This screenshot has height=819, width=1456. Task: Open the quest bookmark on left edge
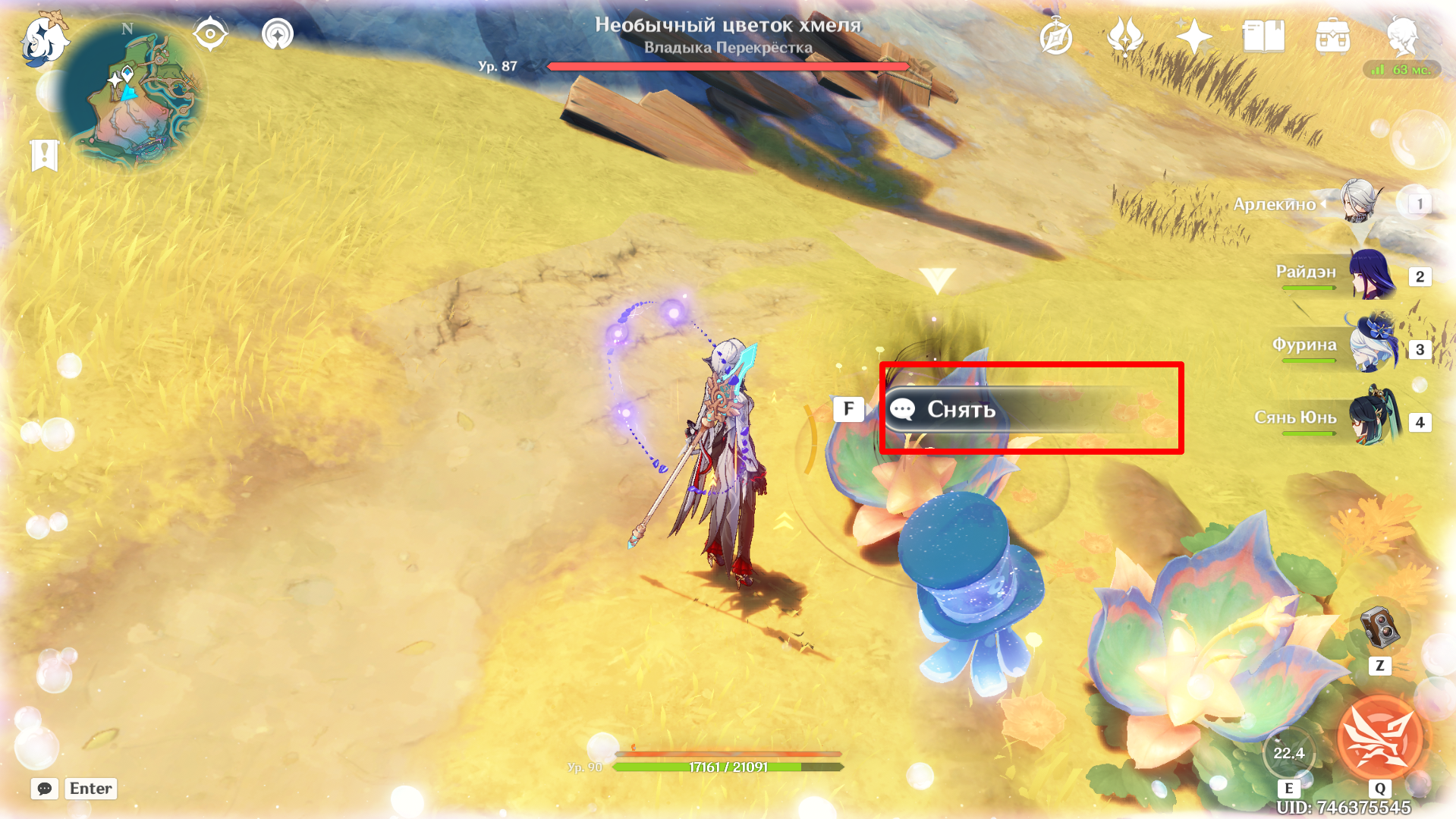point(46,156)
